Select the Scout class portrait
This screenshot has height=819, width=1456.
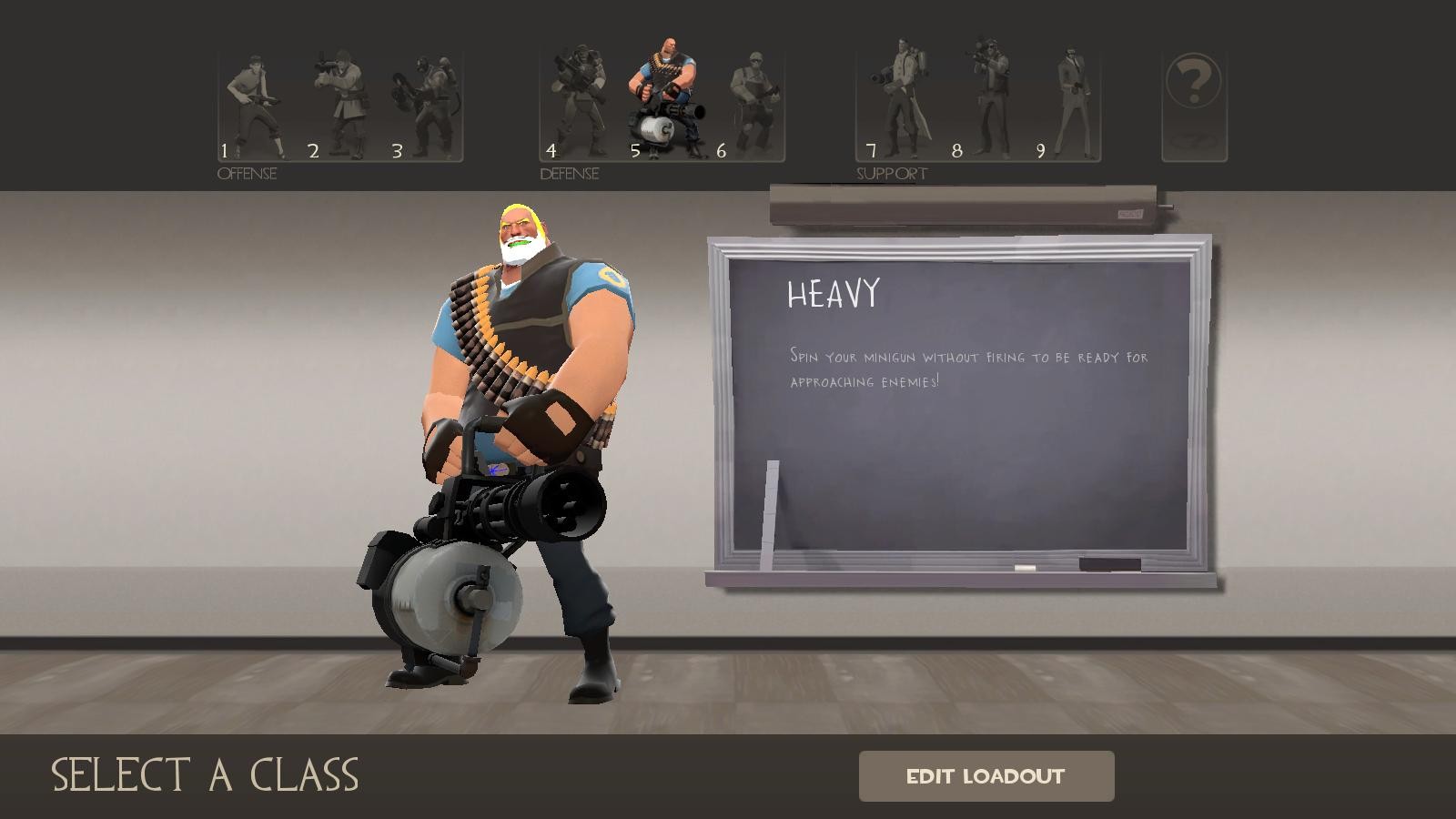pos(257,100)
